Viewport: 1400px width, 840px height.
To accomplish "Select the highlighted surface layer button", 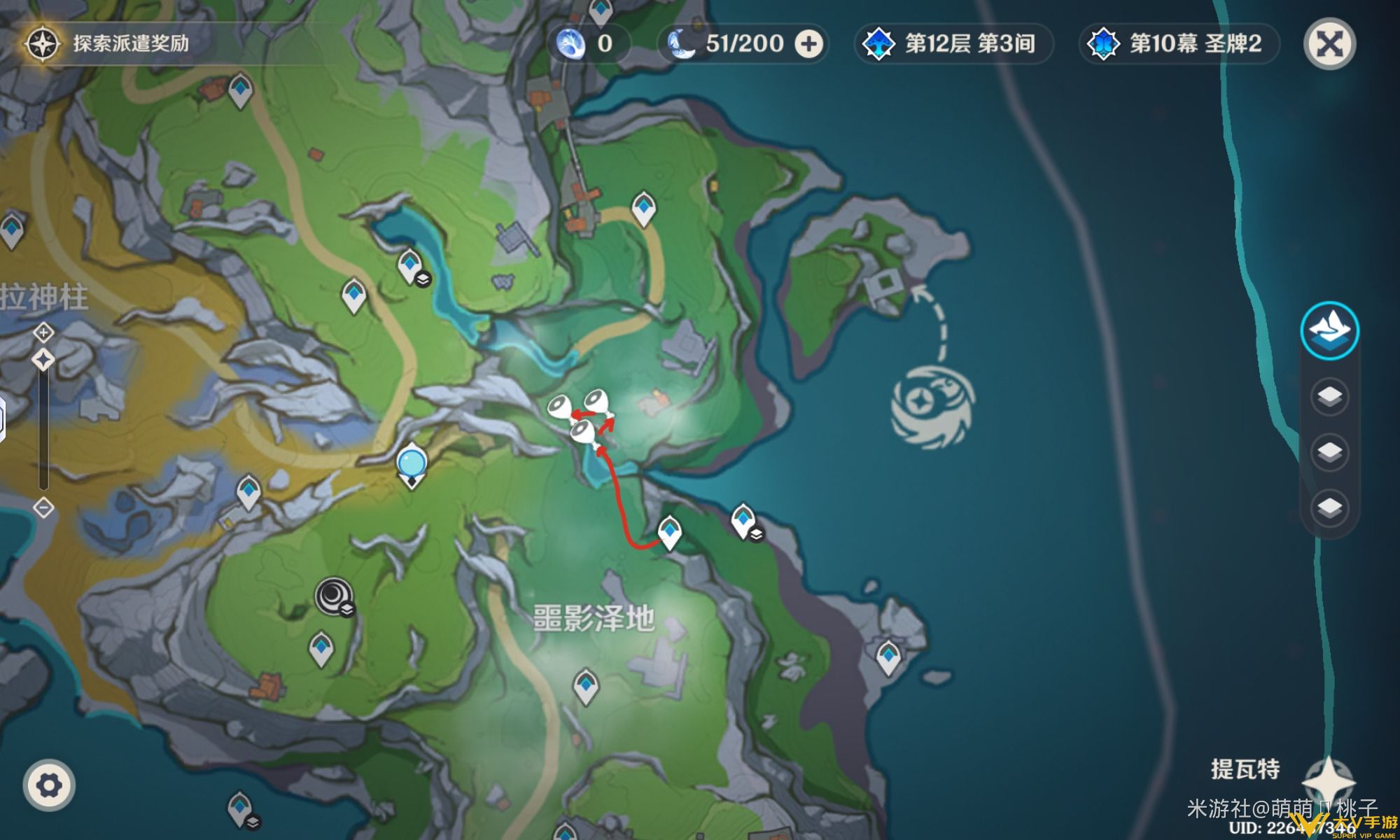I will point(1329,330).
